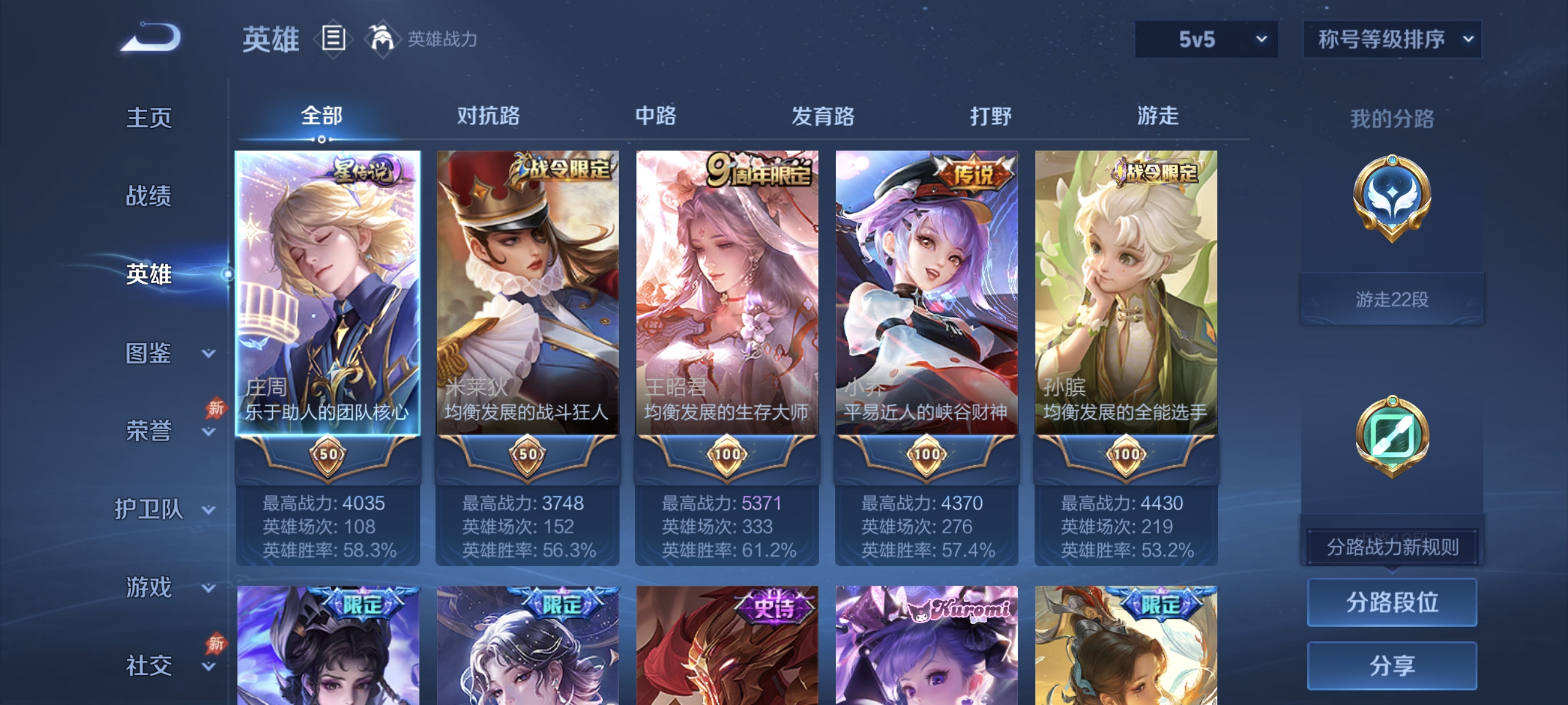Open the 战绩 page from the sidebar

coord(149,196)
